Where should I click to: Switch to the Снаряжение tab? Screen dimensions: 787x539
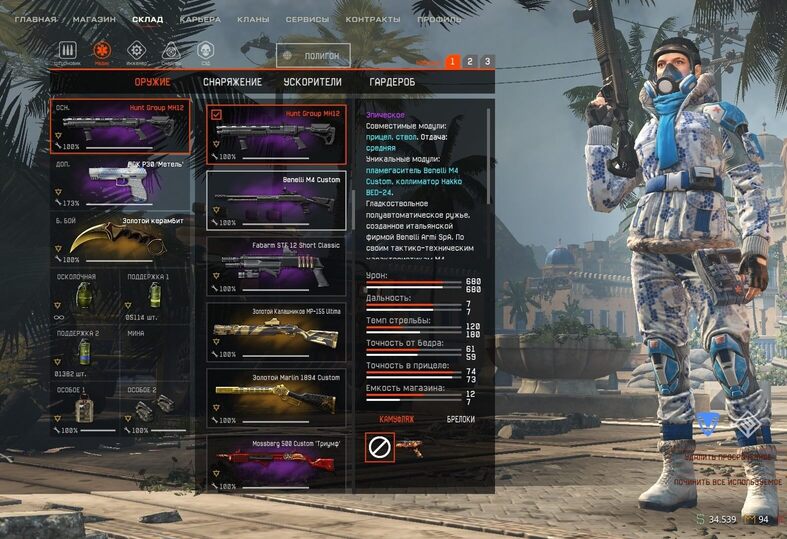click(232, 82)
